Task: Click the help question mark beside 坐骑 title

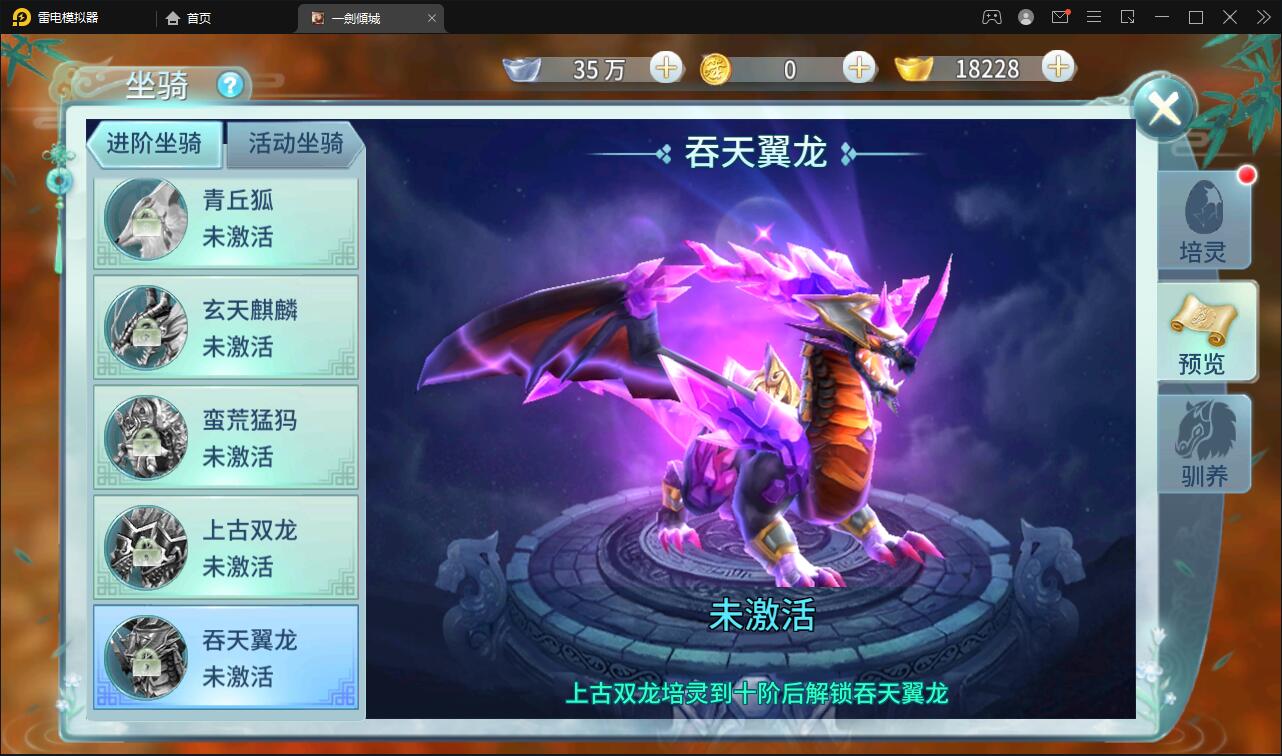Action: pyautogui.click(x=233, y=87)
